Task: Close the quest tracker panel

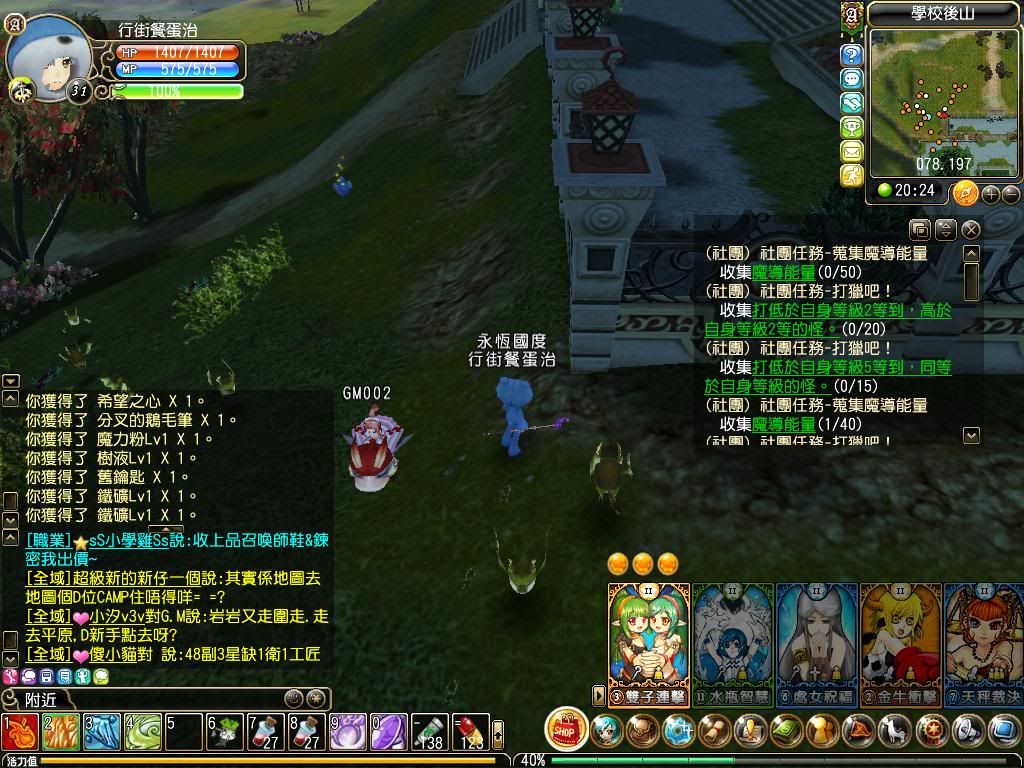Action: 971,230
